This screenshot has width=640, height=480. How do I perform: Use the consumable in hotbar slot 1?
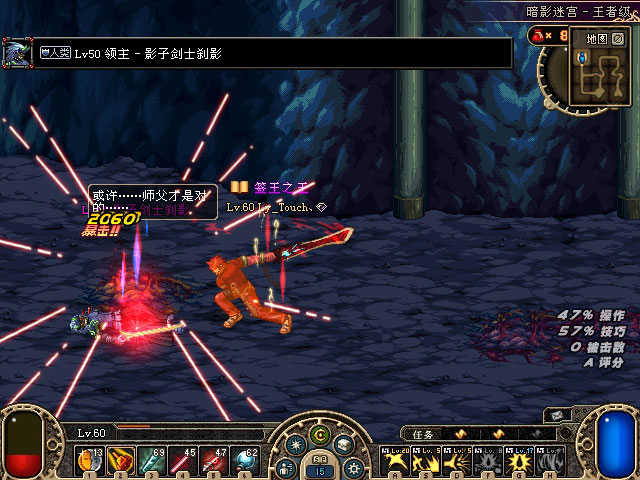click(92, 460)
